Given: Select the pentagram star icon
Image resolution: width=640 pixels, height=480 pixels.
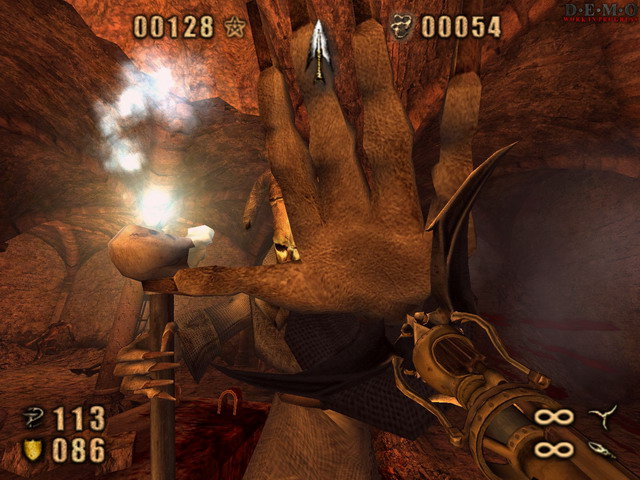Looking at the screenshot, I should point(235,27).
